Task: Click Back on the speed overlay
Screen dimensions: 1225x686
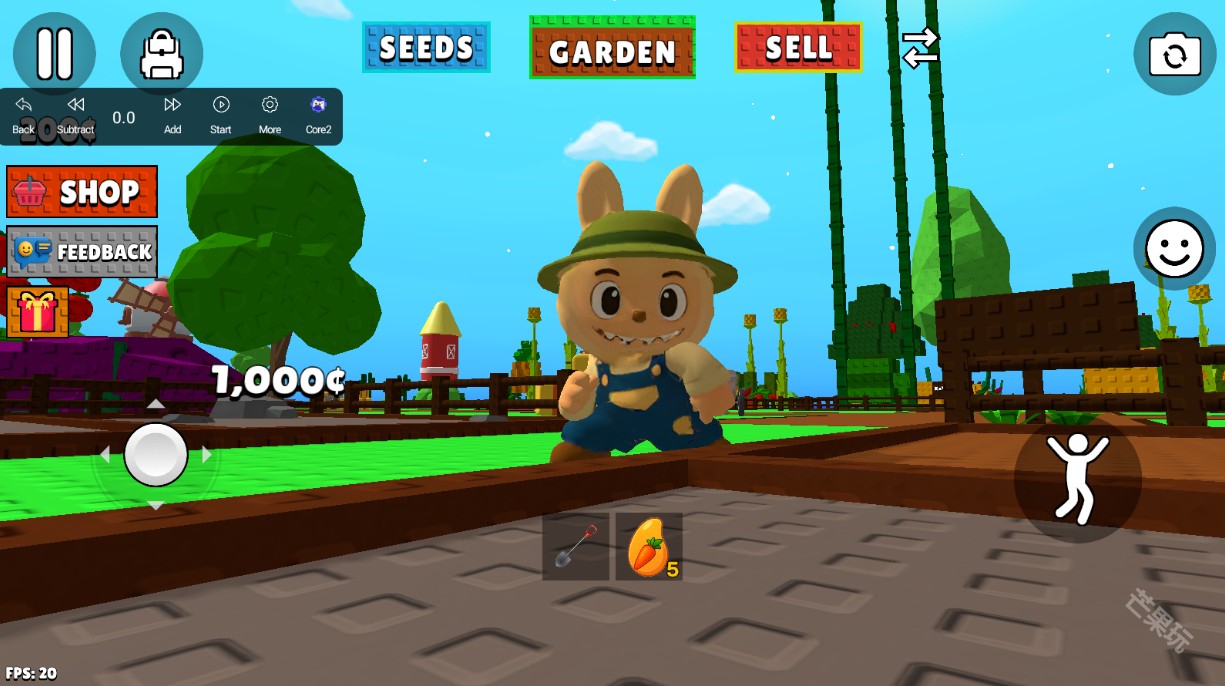Action: (23, 114)
